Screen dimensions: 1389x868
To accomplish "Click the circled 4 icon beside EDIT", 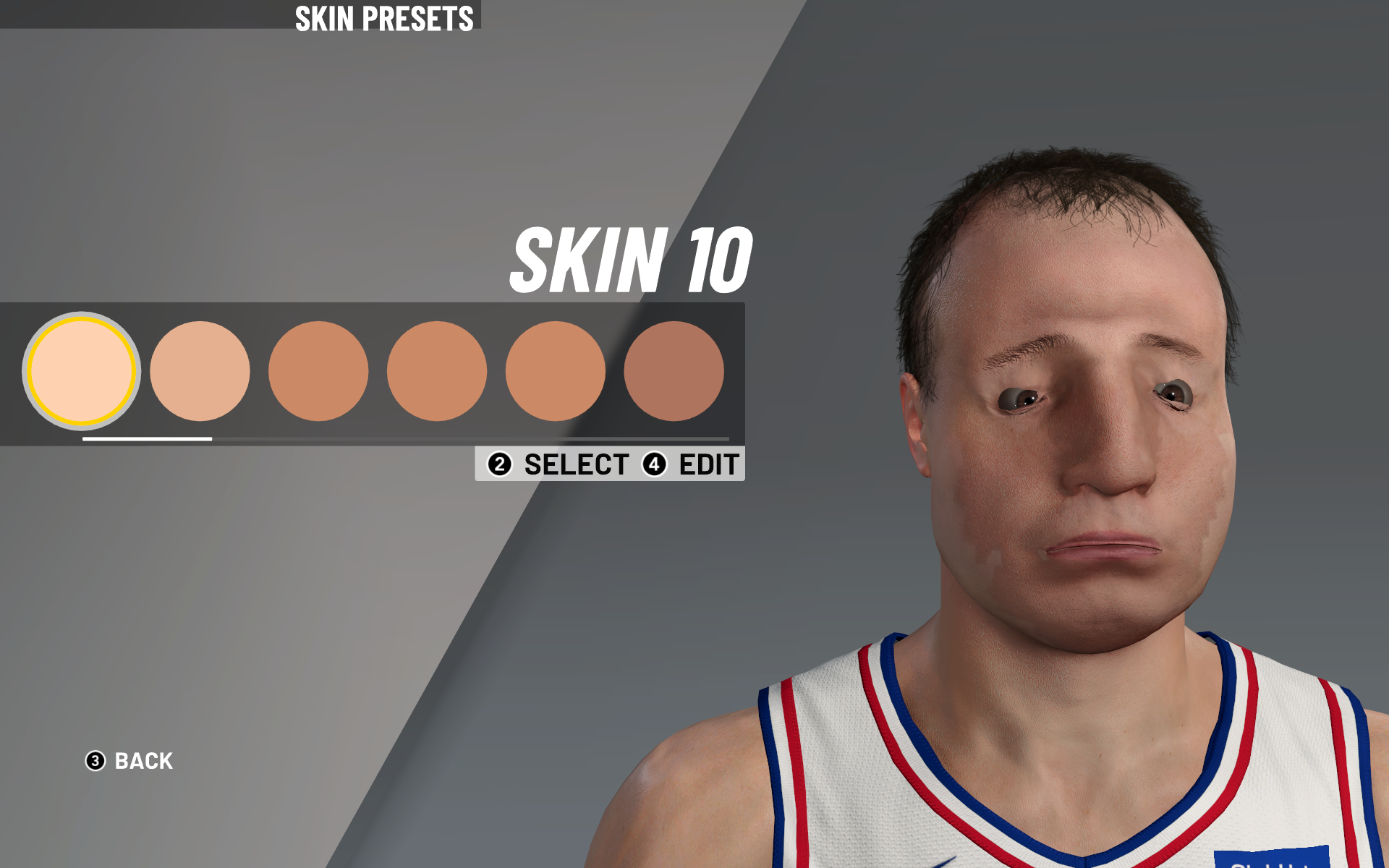I will tap(653, 465).
